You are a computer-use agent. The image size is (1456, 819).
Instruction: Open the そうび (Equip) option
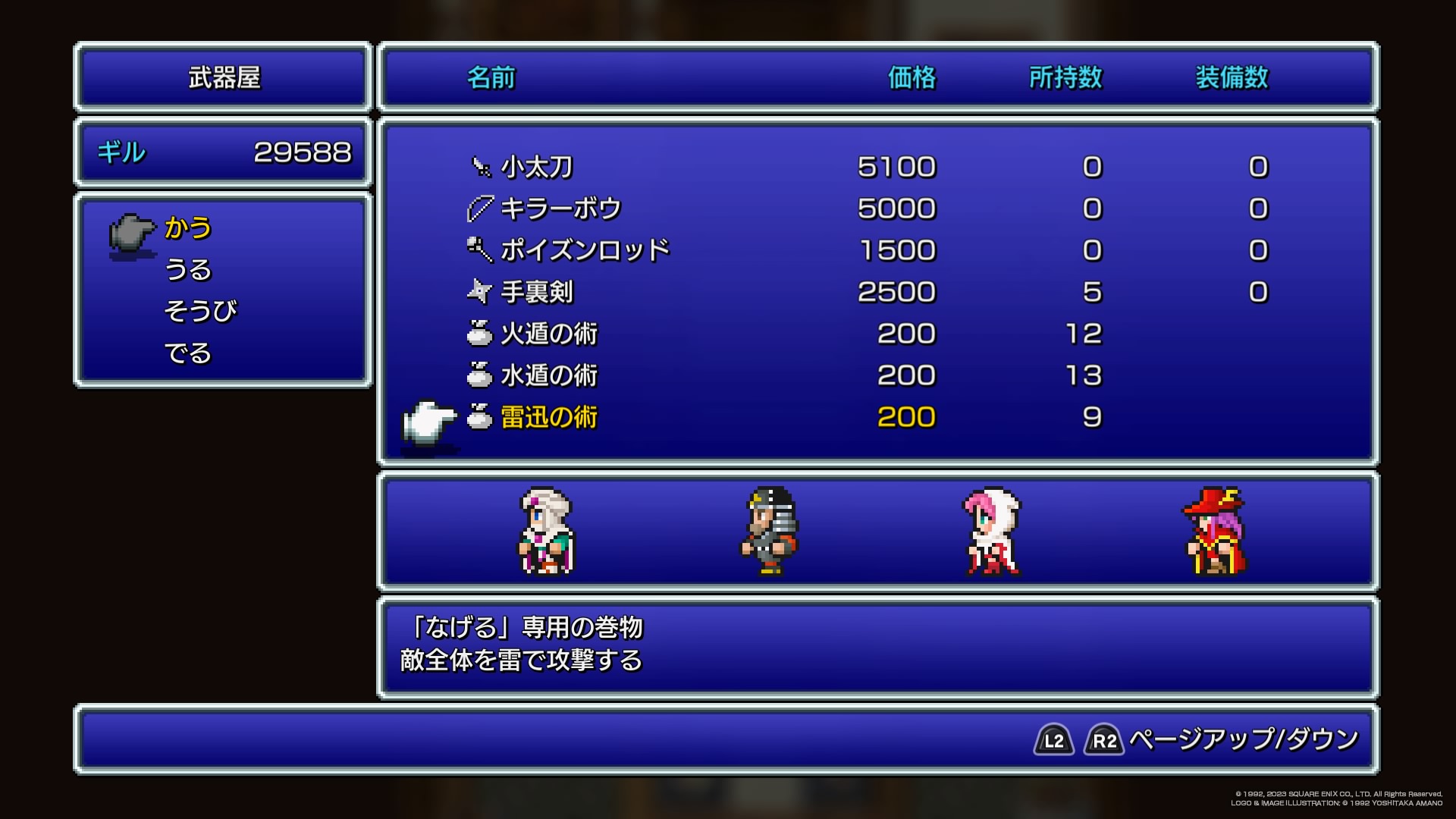point(200,311)
